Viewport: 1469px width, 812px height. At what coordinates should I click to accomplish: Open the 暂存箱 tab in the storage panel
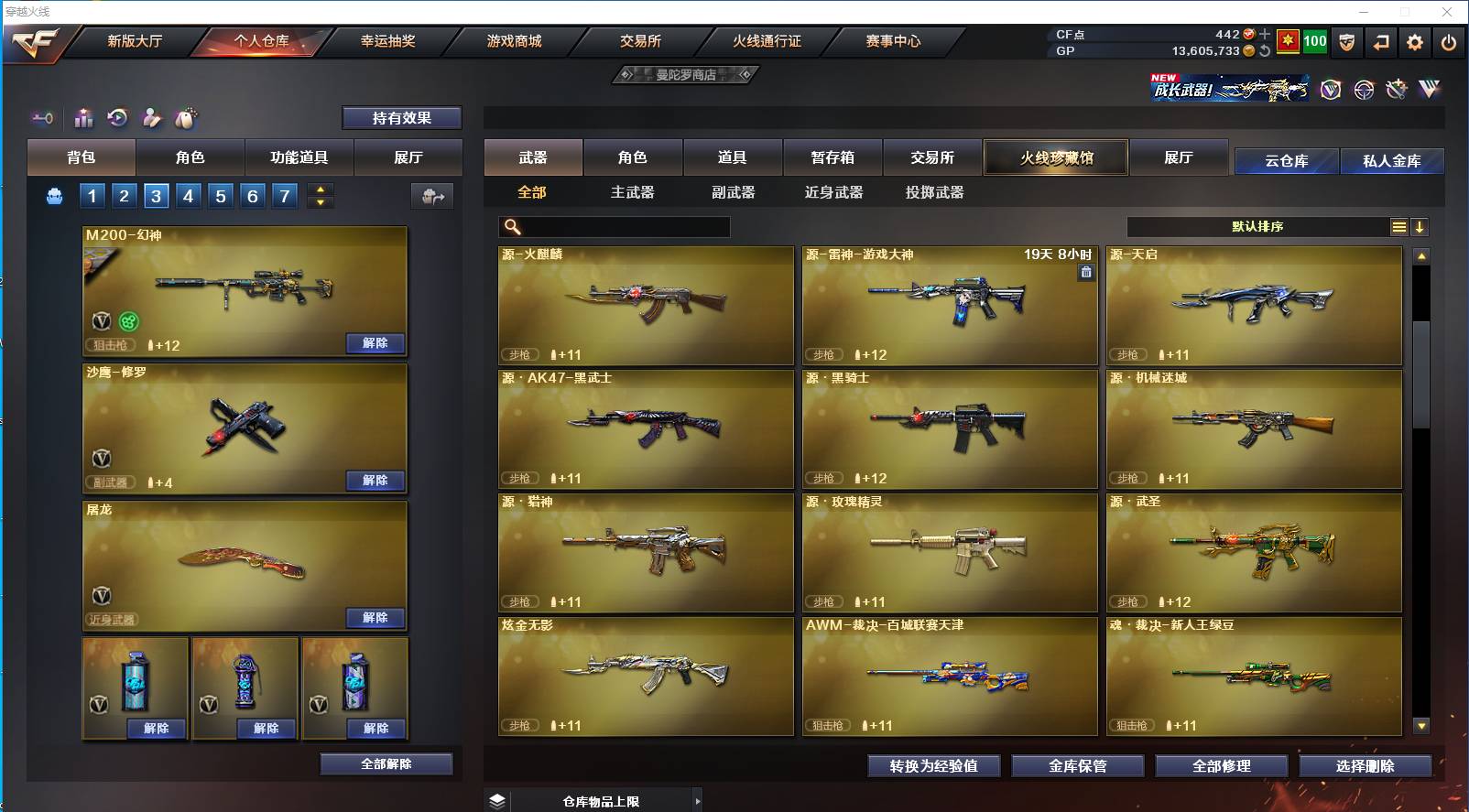832,157
